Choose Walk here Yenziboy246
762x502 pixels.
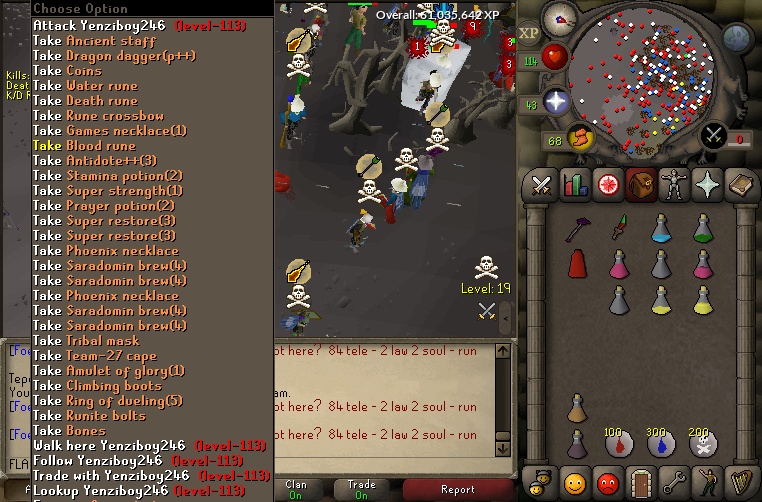click(x=138, y=446)
